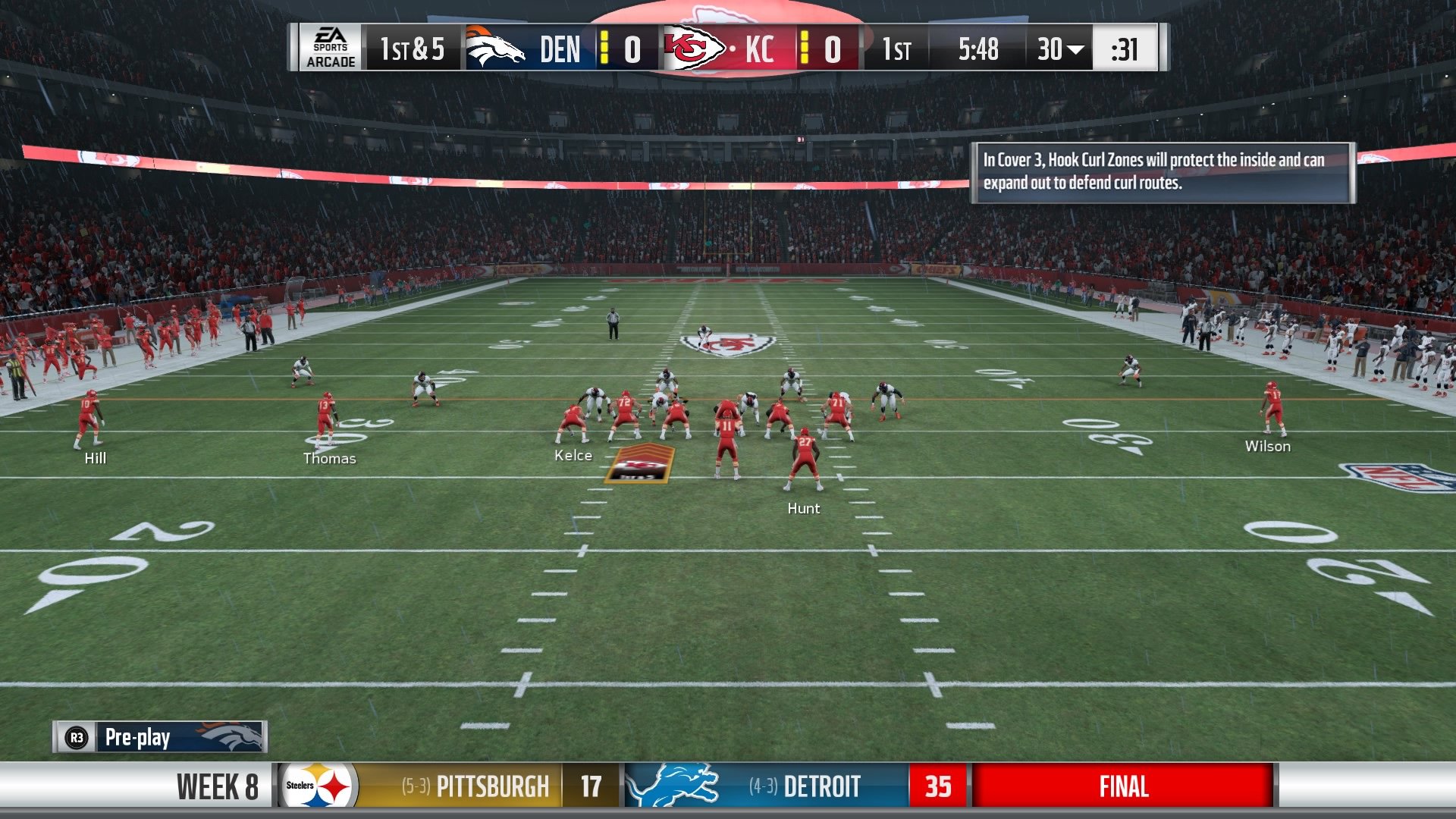Switch to the WEEK 8 ticker panel
Image resolution: width=1456 pixels, height=819 pixels.
click(x=215, y=786)
